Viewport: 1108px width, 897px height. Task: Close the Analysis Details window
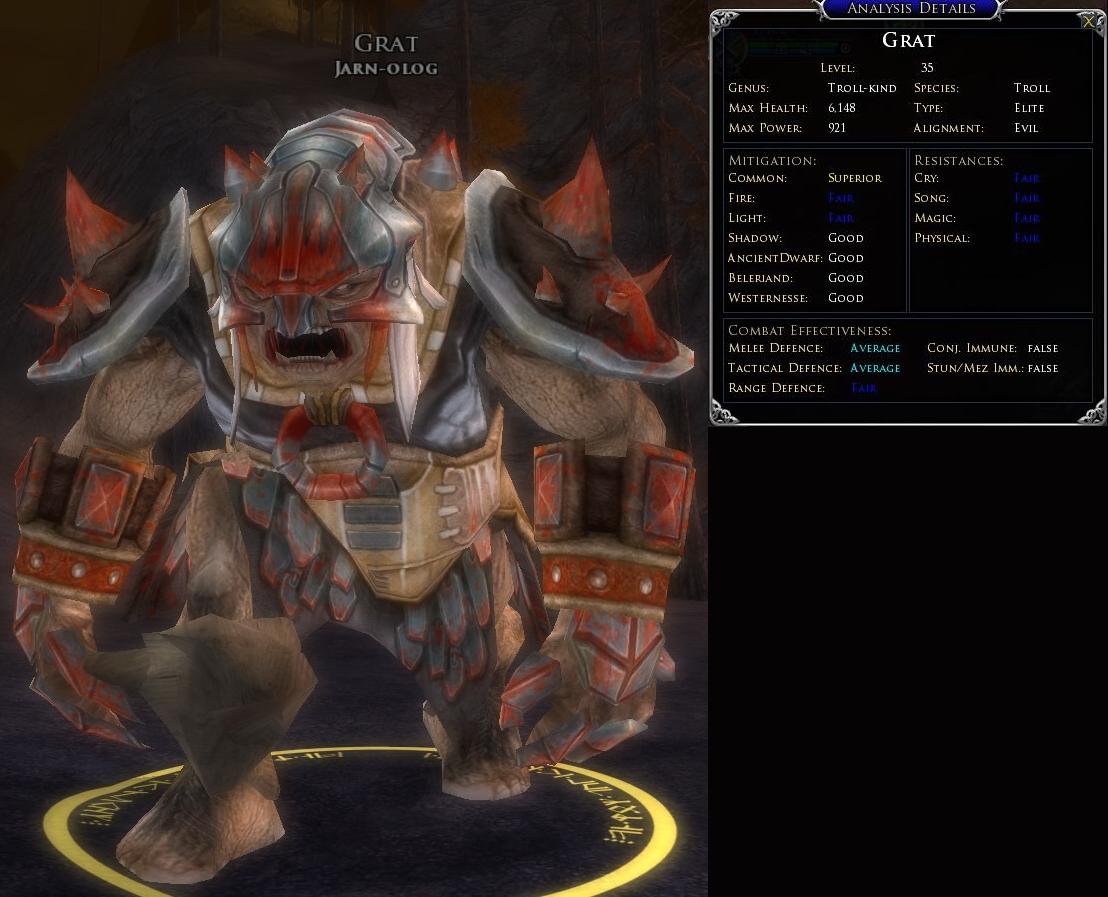(1088, 21)
